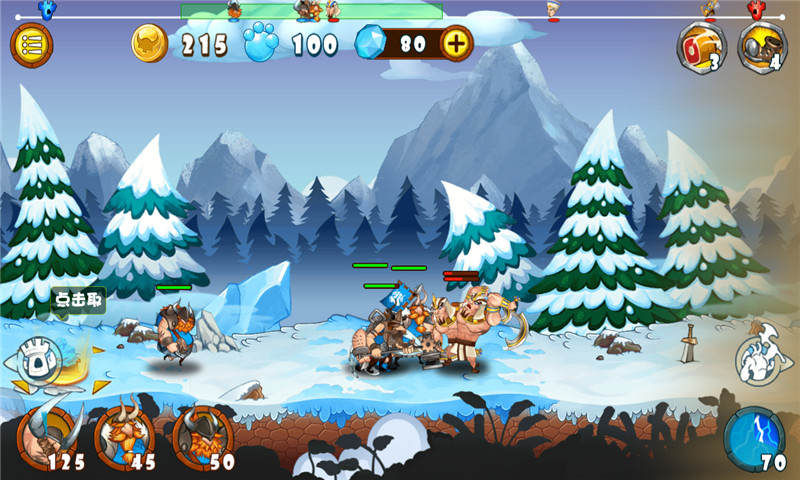This screenshot has width=800, height=480.
Task: Activate the white fist attack button
Action: coord(760,359)
